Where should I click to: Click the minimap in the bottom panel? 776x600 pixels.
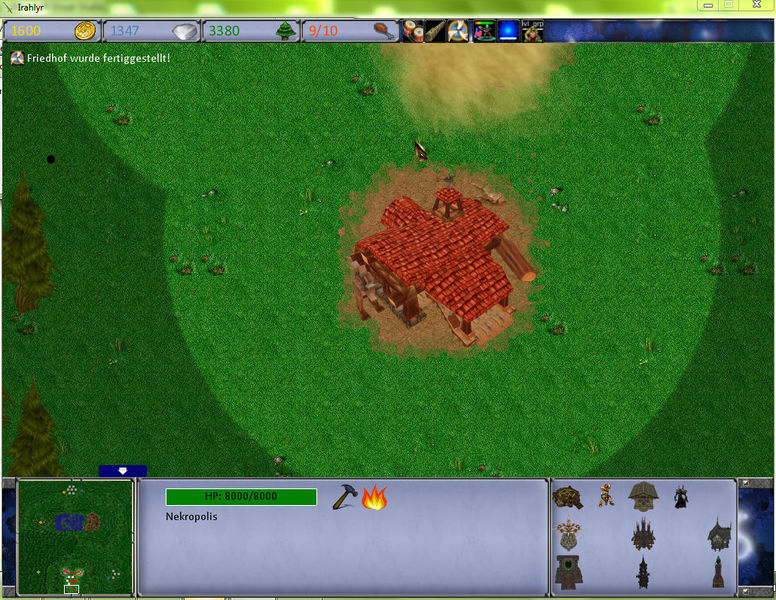pos(75,538)
